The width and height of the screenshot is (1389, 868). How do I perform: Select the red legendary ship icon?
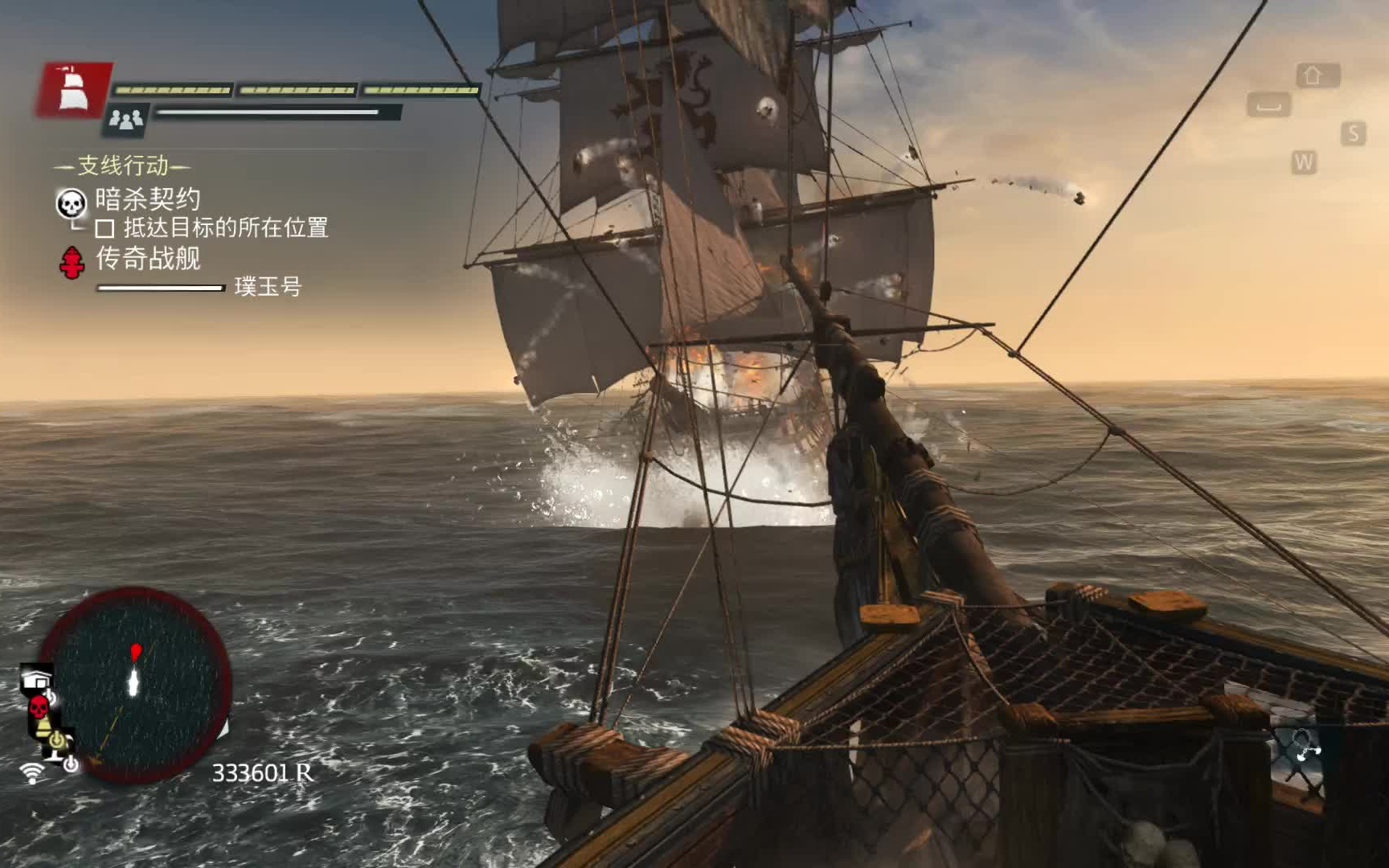point(72,262)
